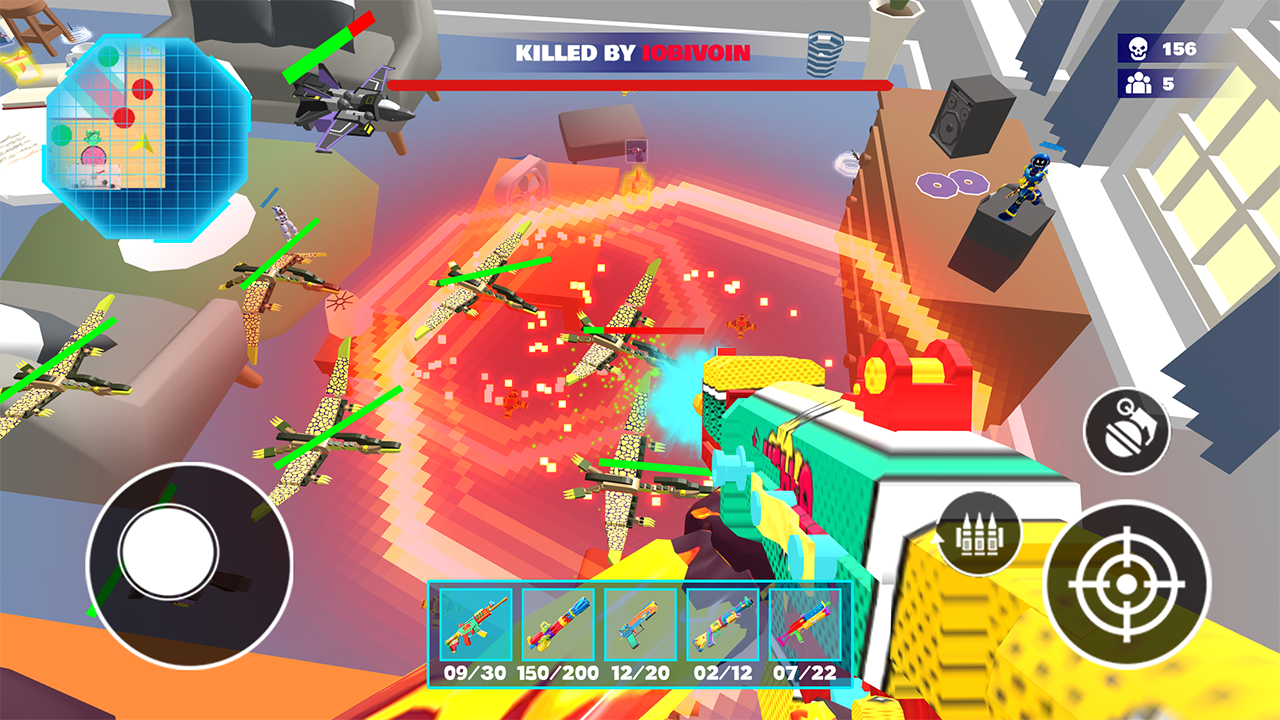Throw a grenade using the grenade icon
This screenshot has width=1280, height=720.
pyautogui.click(x=1126, y=428)
